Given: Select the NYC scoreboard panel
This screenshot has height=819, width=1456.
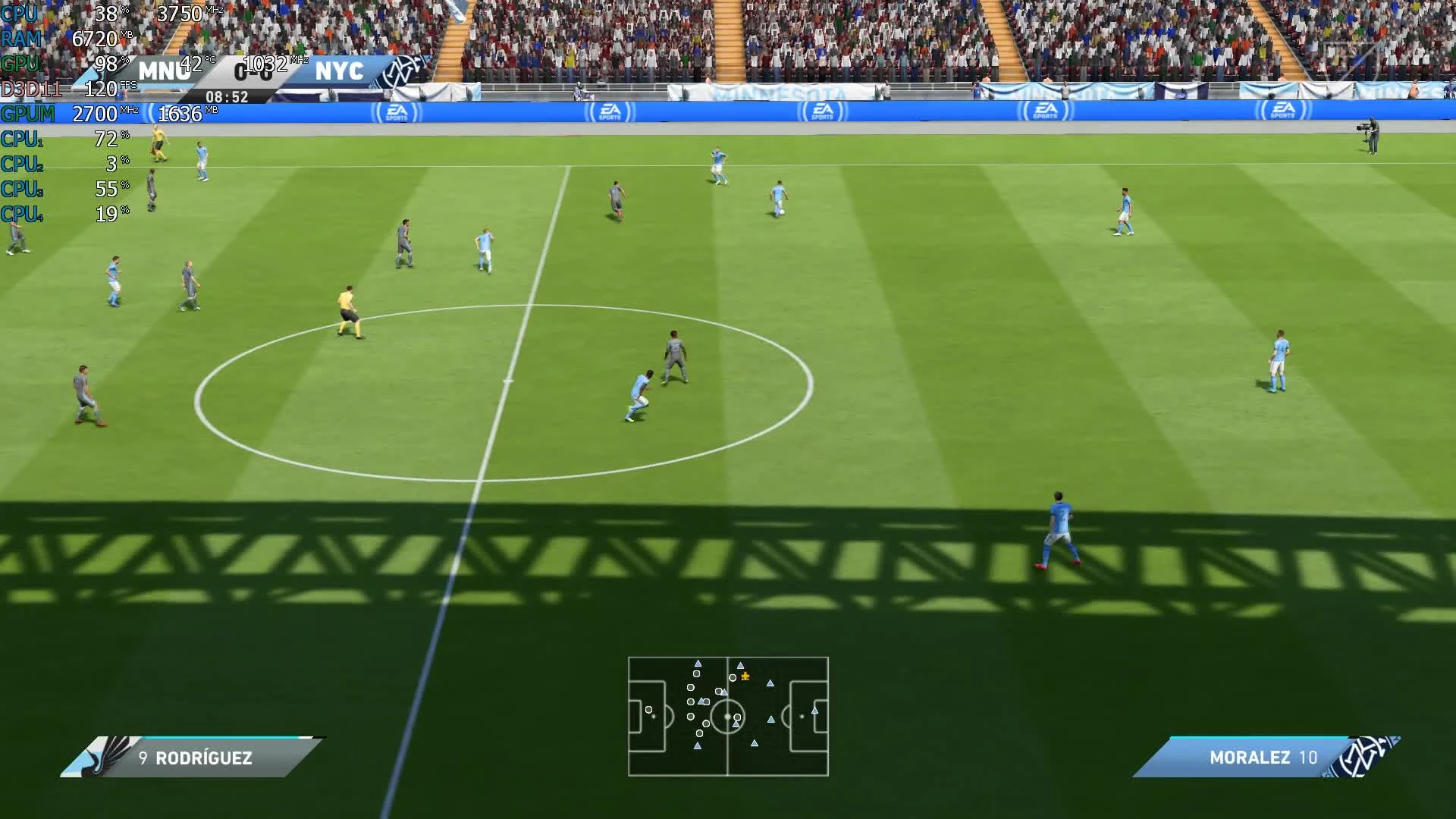Looking at the screenshot, I should (343, 72).
